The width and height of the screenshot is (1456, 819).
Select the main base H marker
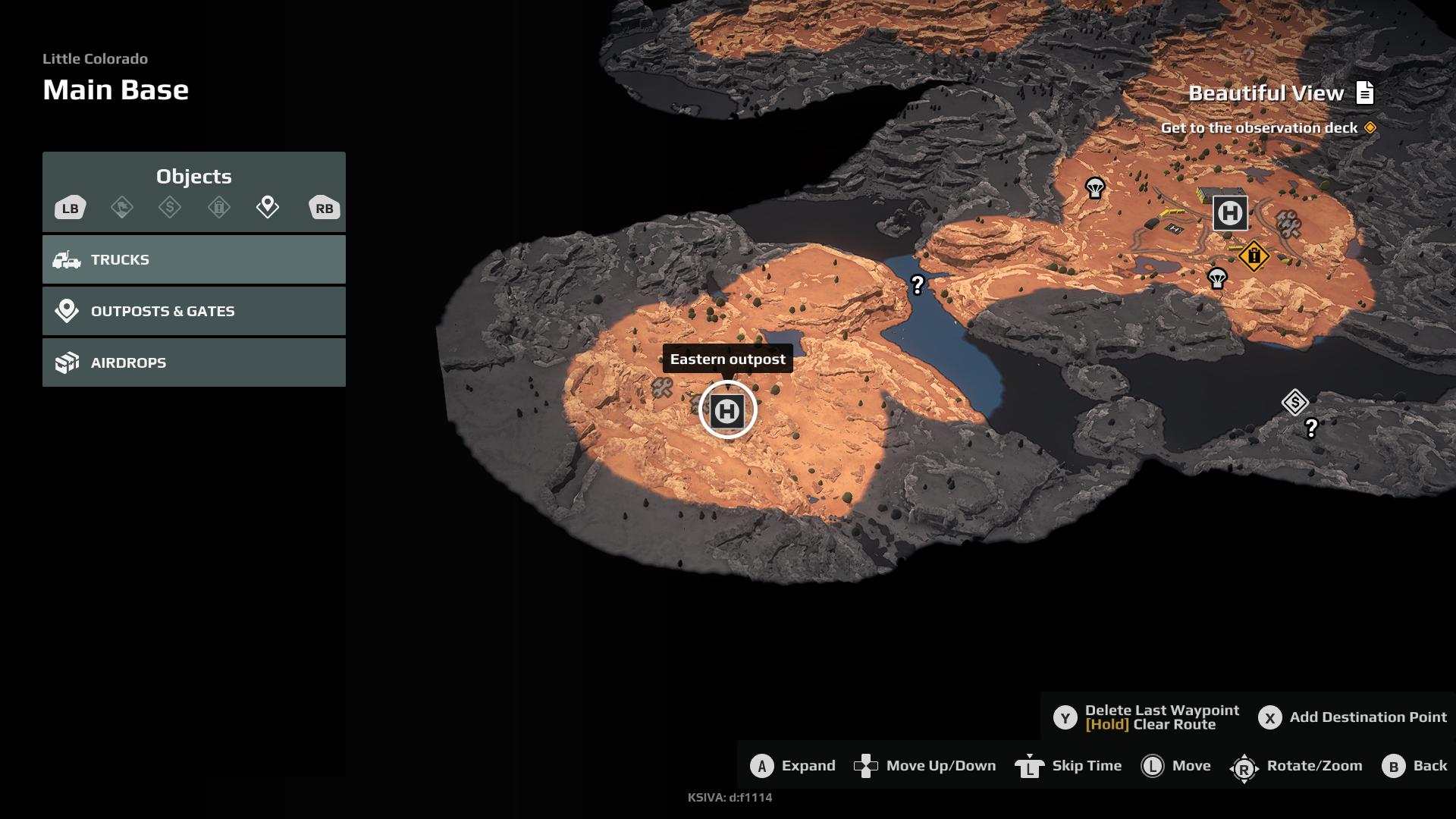pyautogui.click(x=1229, y=213)
